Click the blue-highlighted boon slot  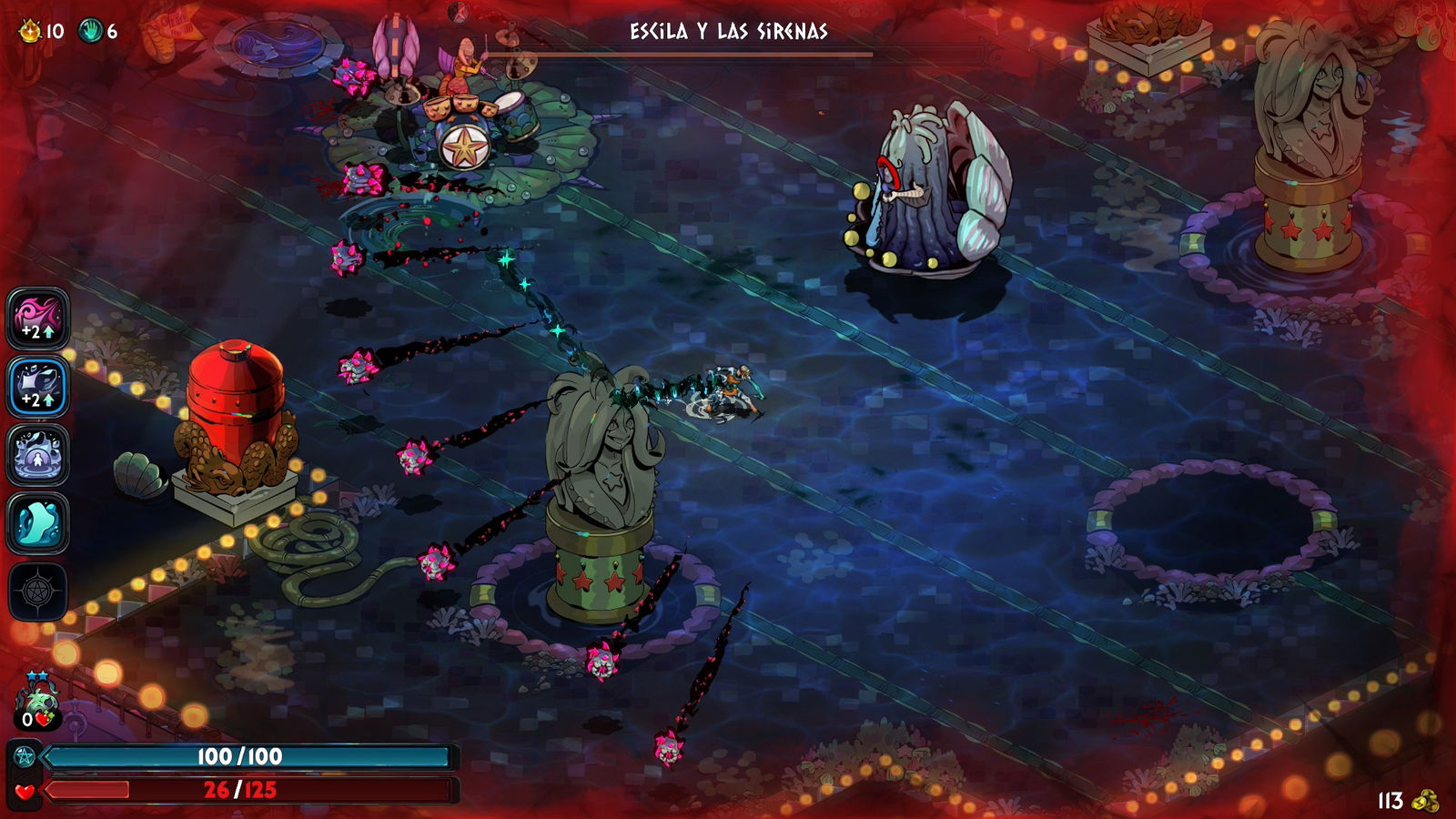click(38, 387)
